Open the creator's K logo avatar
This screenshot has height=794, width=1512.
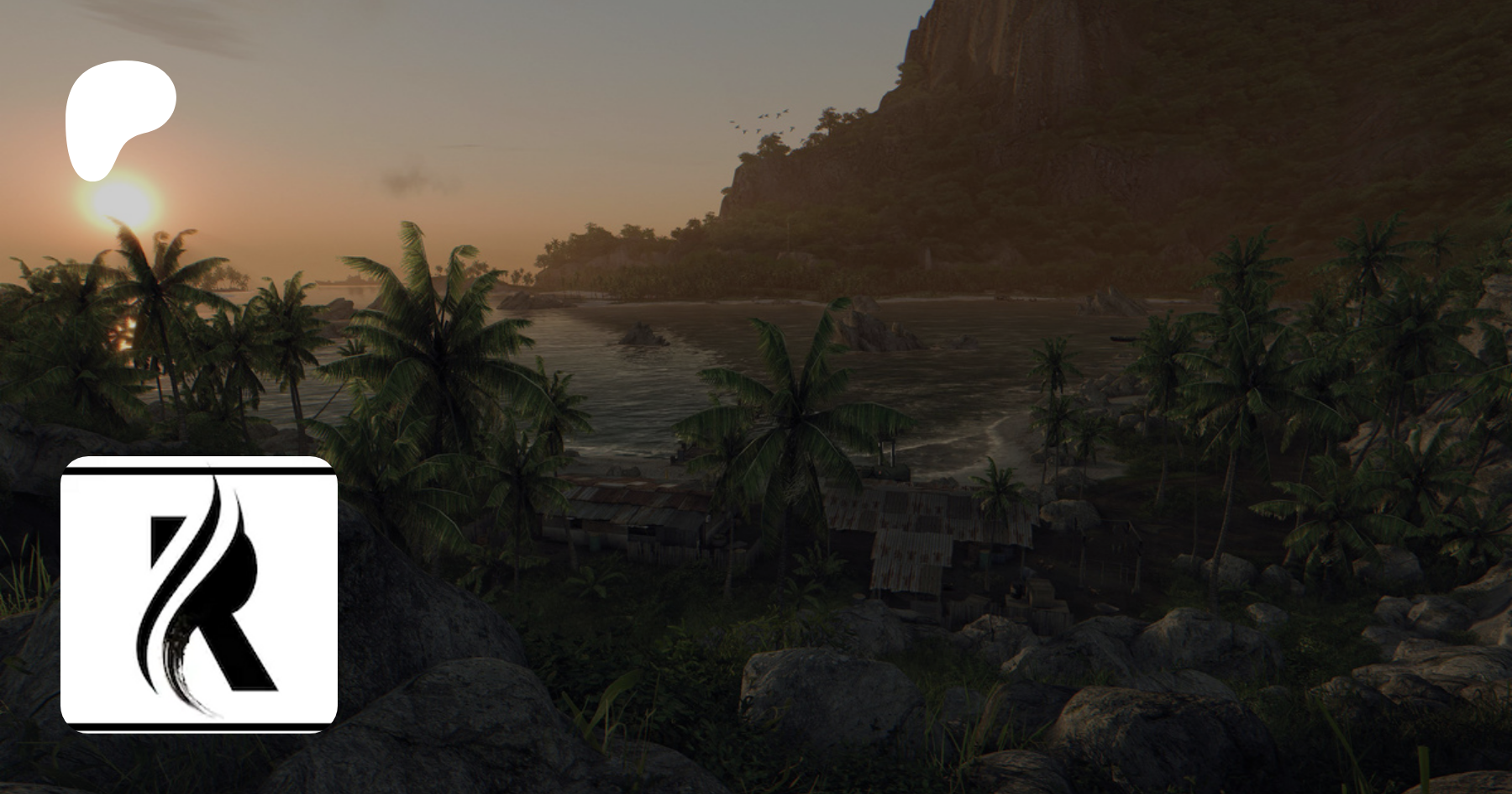pyautogui.click(x=199, y=594)
